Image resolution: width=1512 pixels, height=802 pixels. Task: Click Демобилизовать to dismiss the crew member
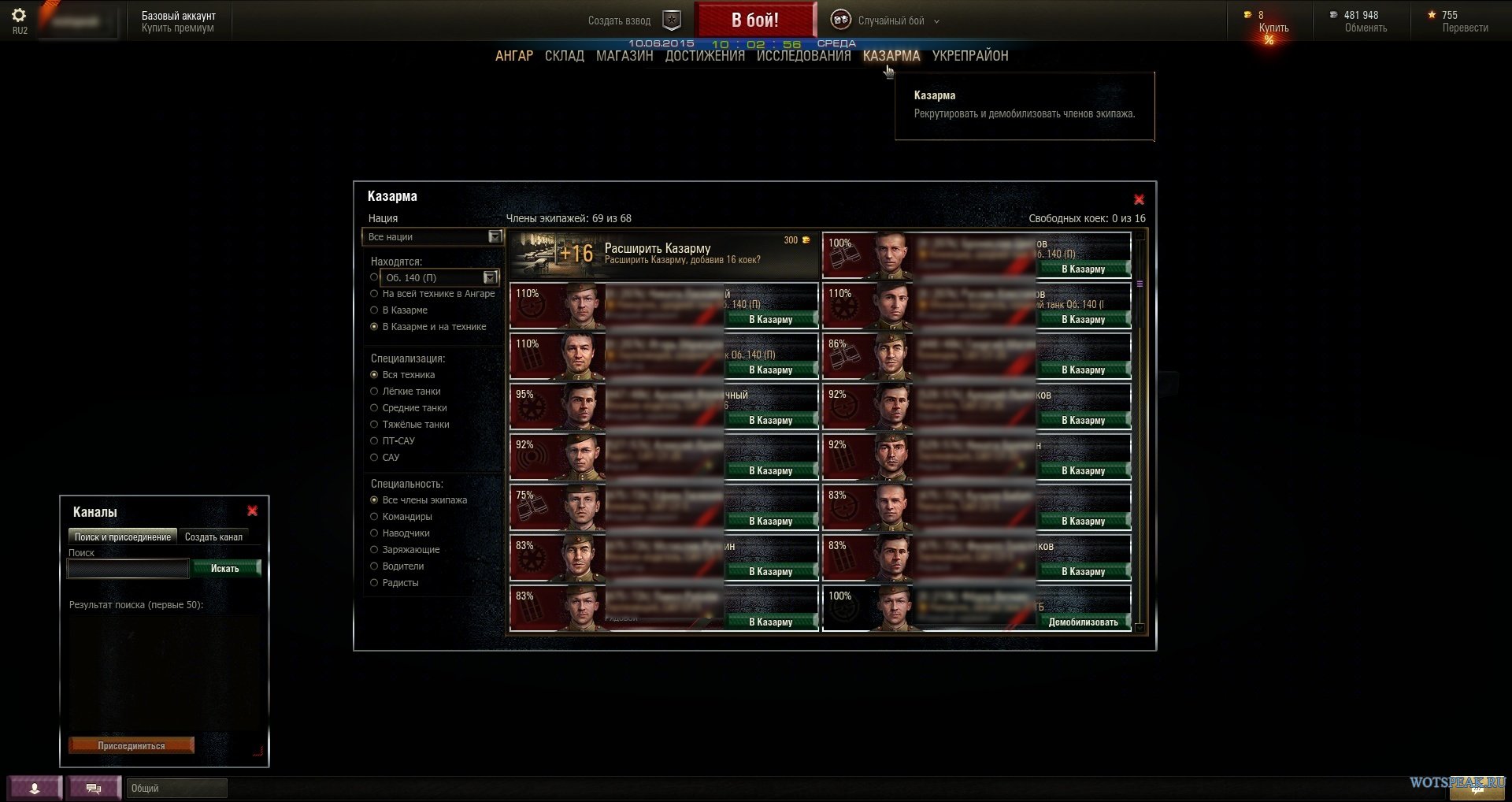pyautogui.click(x=1083, y=622)
